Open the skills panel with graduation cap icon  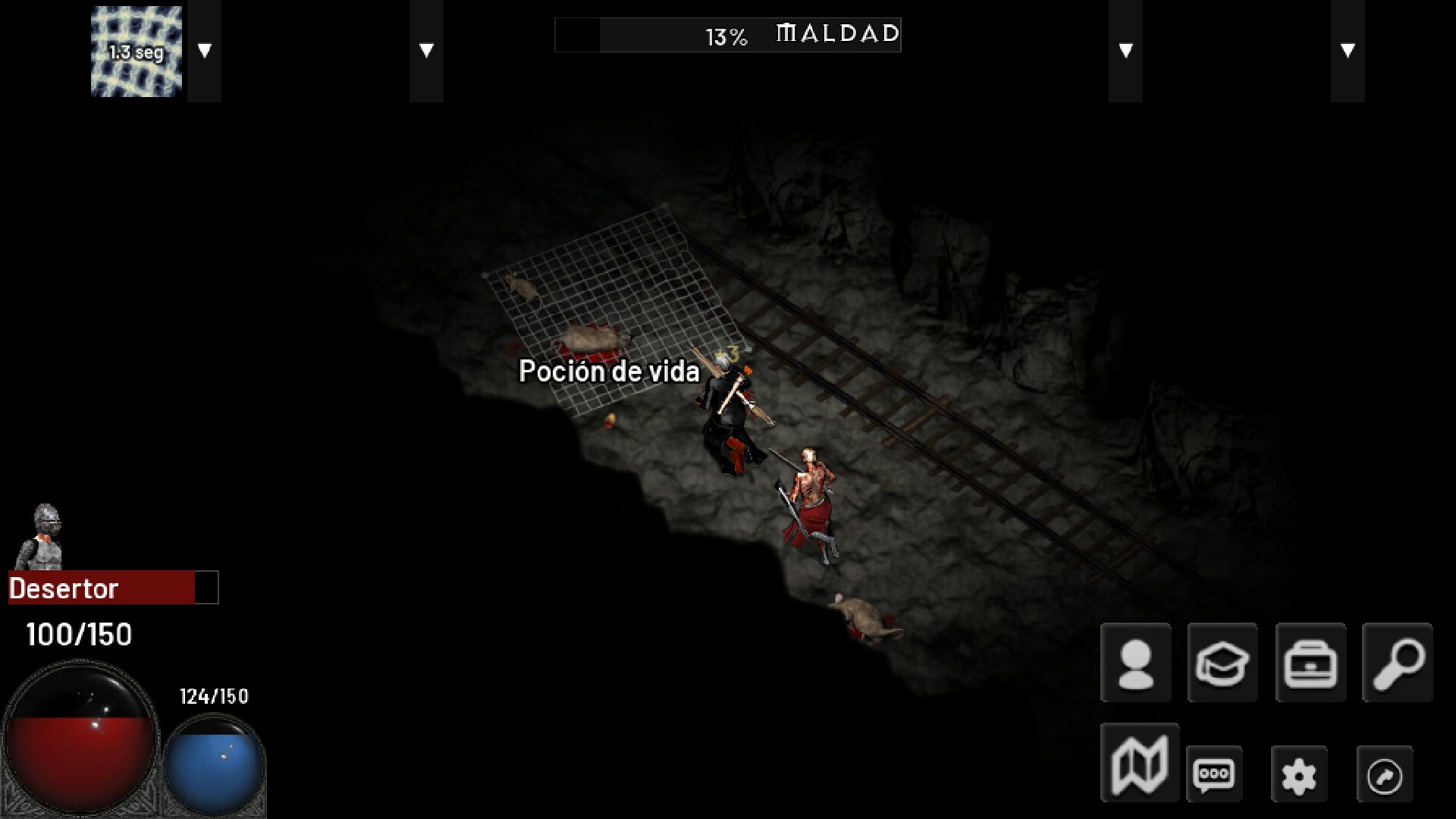point(1222,664)
